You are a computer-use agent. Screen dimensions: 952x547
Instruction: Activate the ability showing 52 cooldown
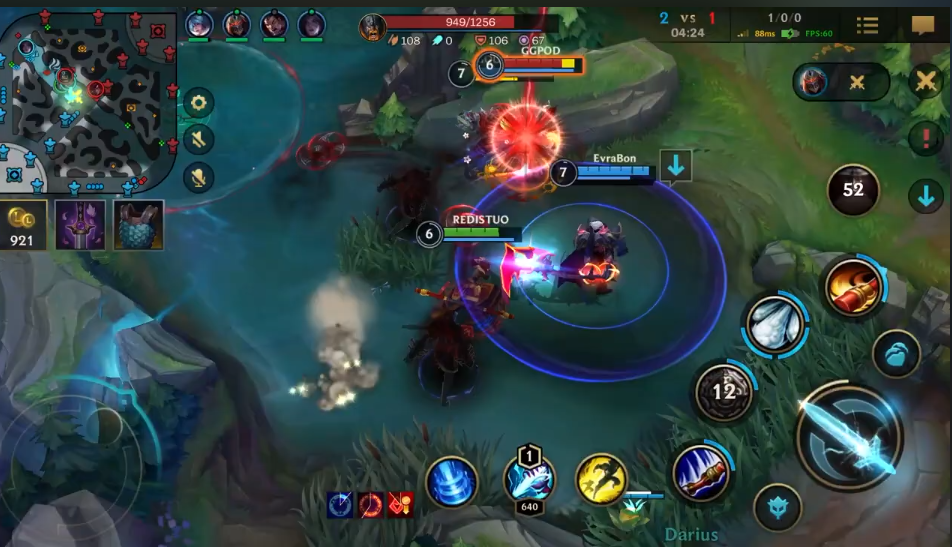(853, 189)
